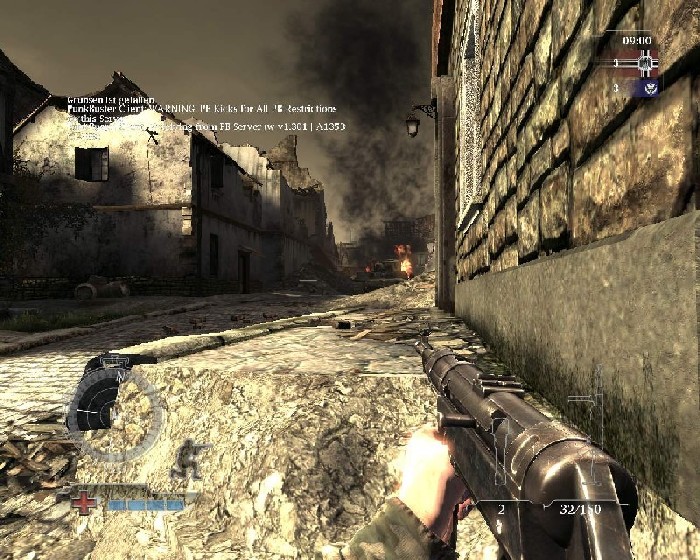Click the German team flag icon
Viewport: 700px width, 560px height.
(x=644, y=65)
